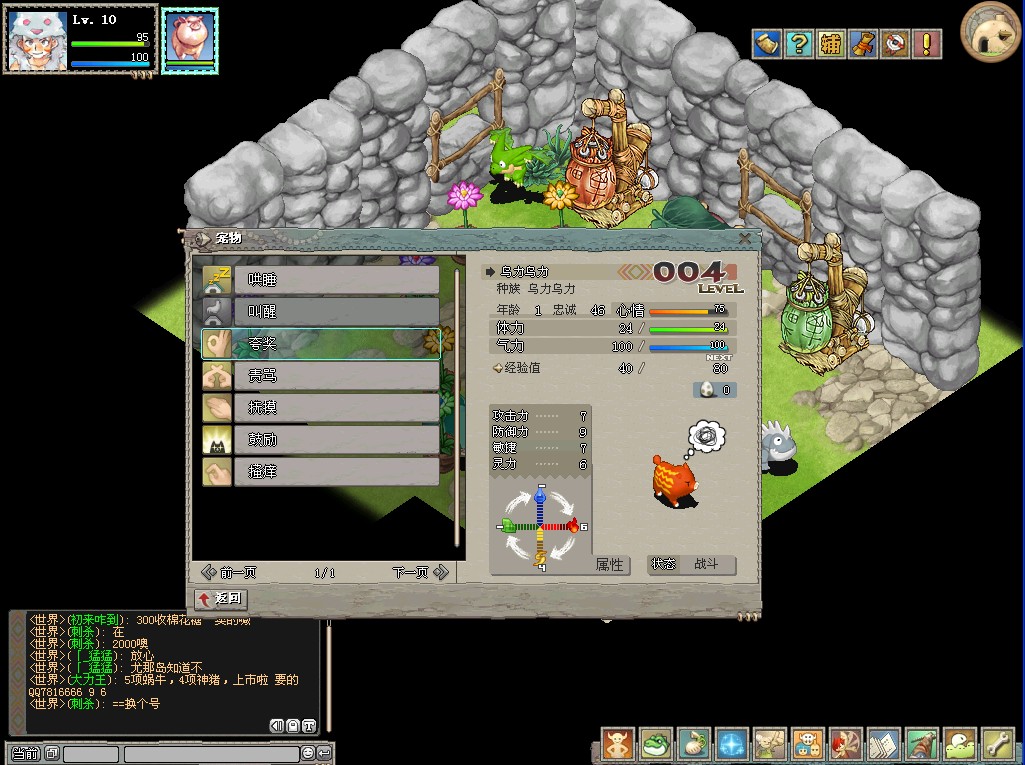Open the round stone hut icon
Image resolution: width=1025 pixels, height=765 pixels.
(x=990, y=32)
